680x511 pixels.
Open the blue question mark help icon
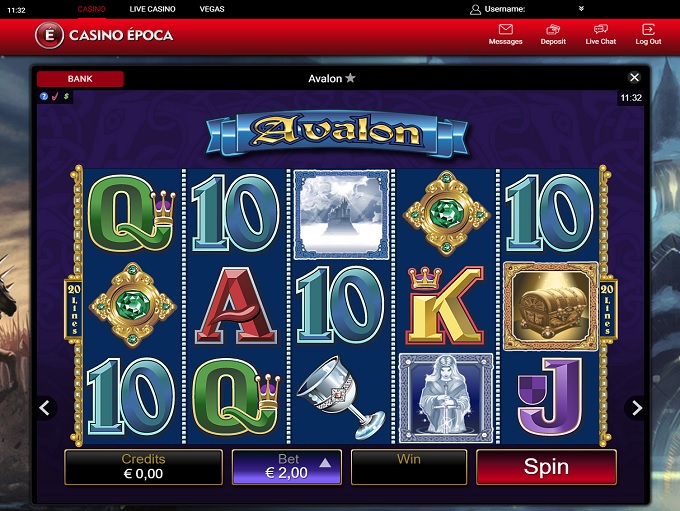coord(44,97)
